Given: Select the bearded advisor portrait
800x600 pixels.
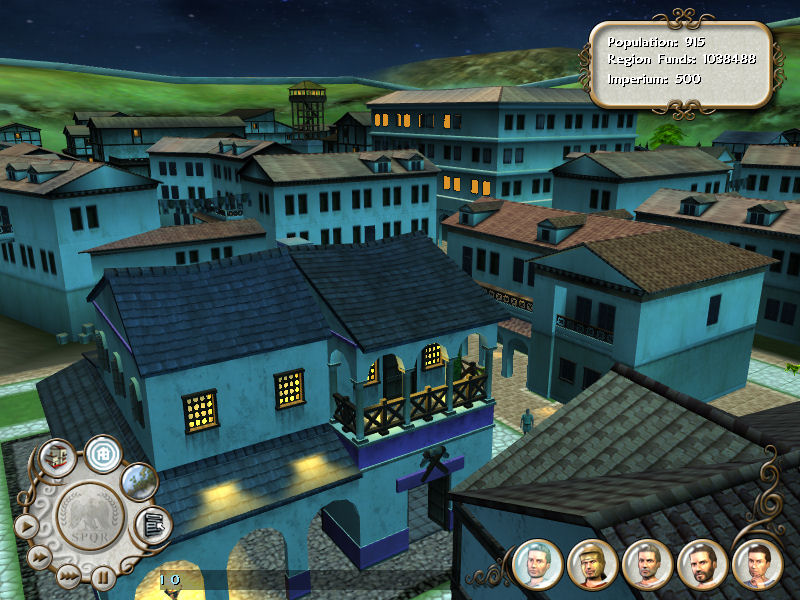Looking at the screenshot, I should coord(701,565).
